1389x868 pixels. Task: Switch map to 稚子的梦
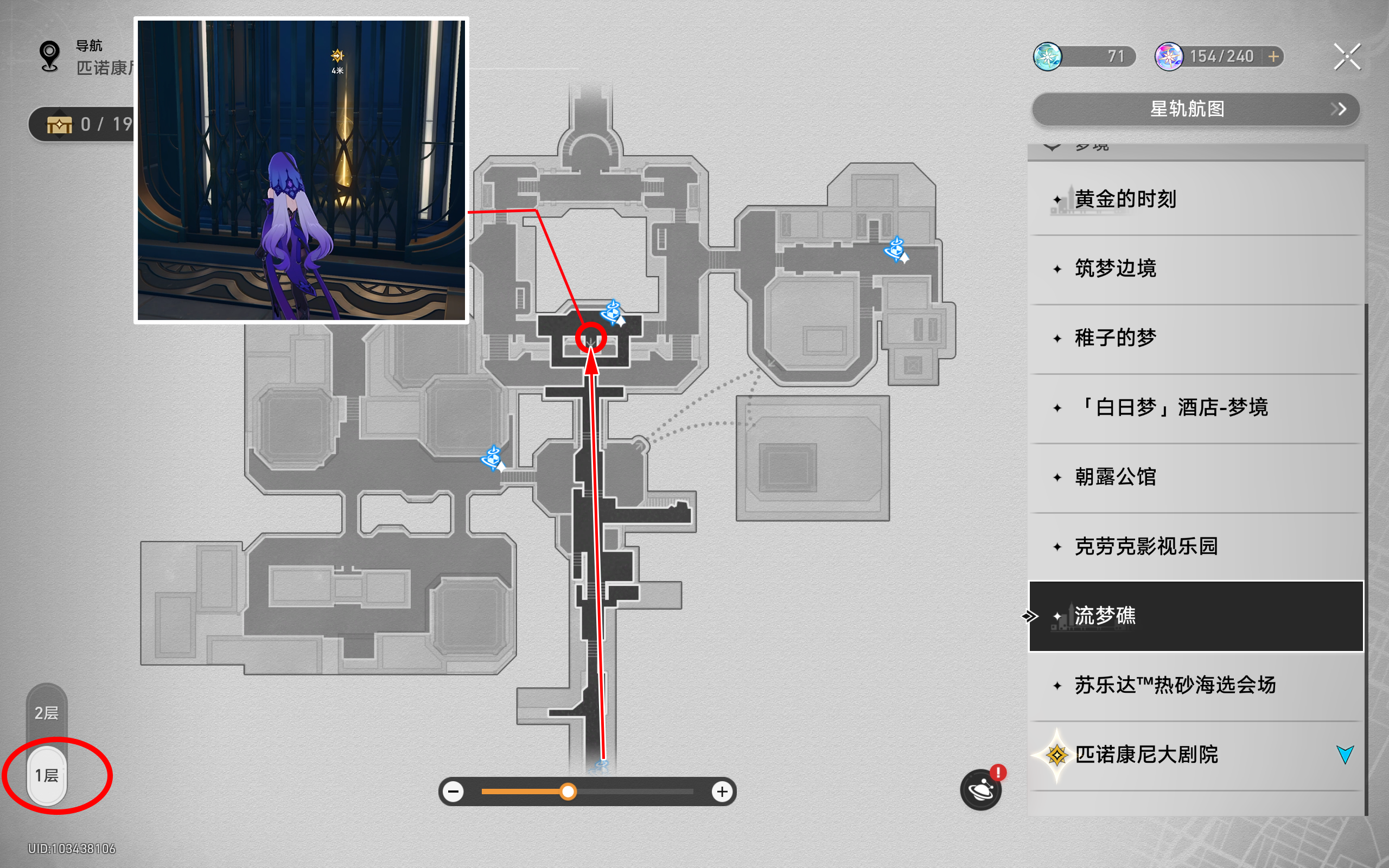click(x=1195, y=338)
